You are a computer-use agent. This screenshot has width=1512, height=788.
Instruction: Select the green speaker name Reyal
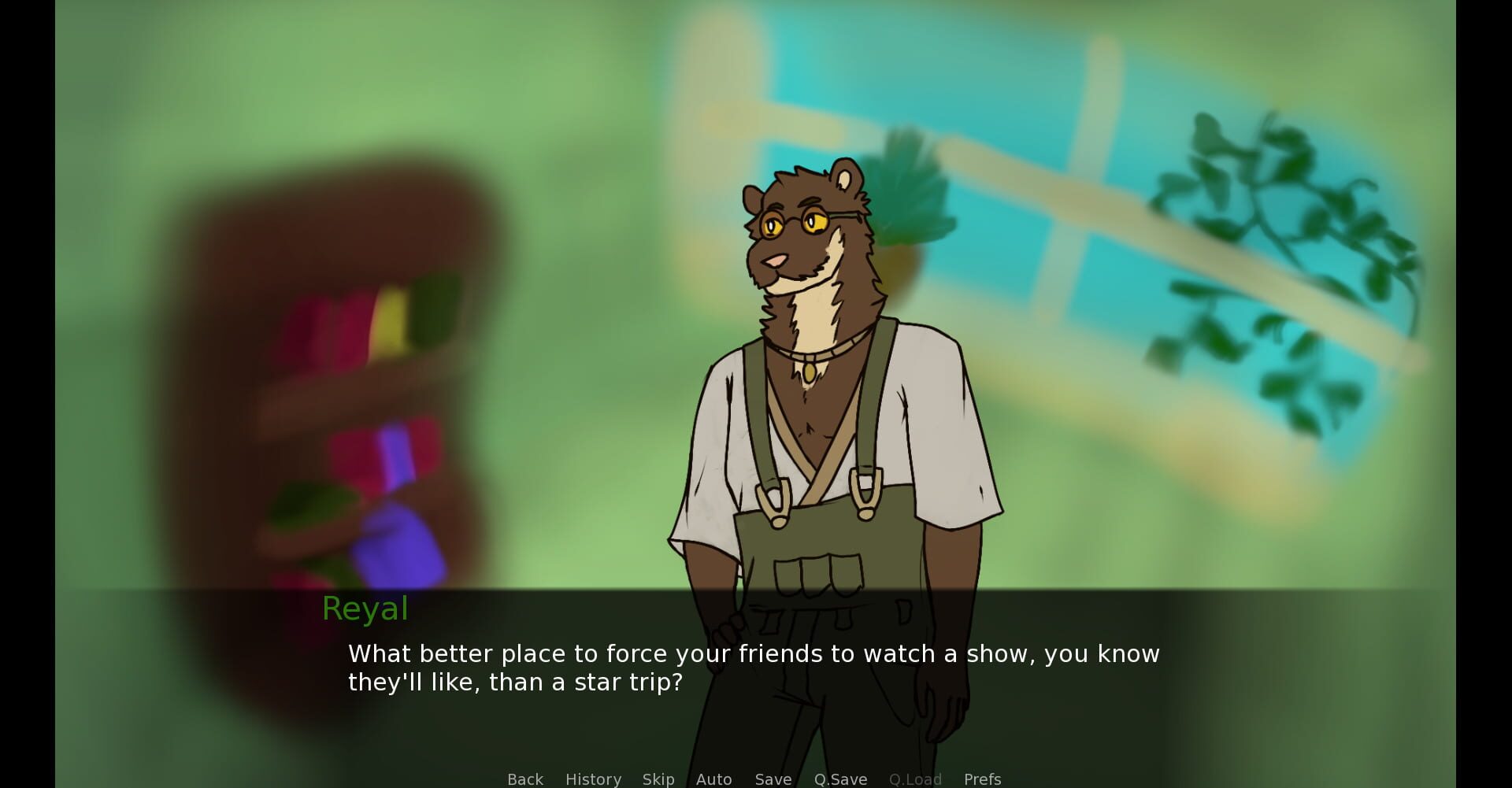[x=365, y=608]
